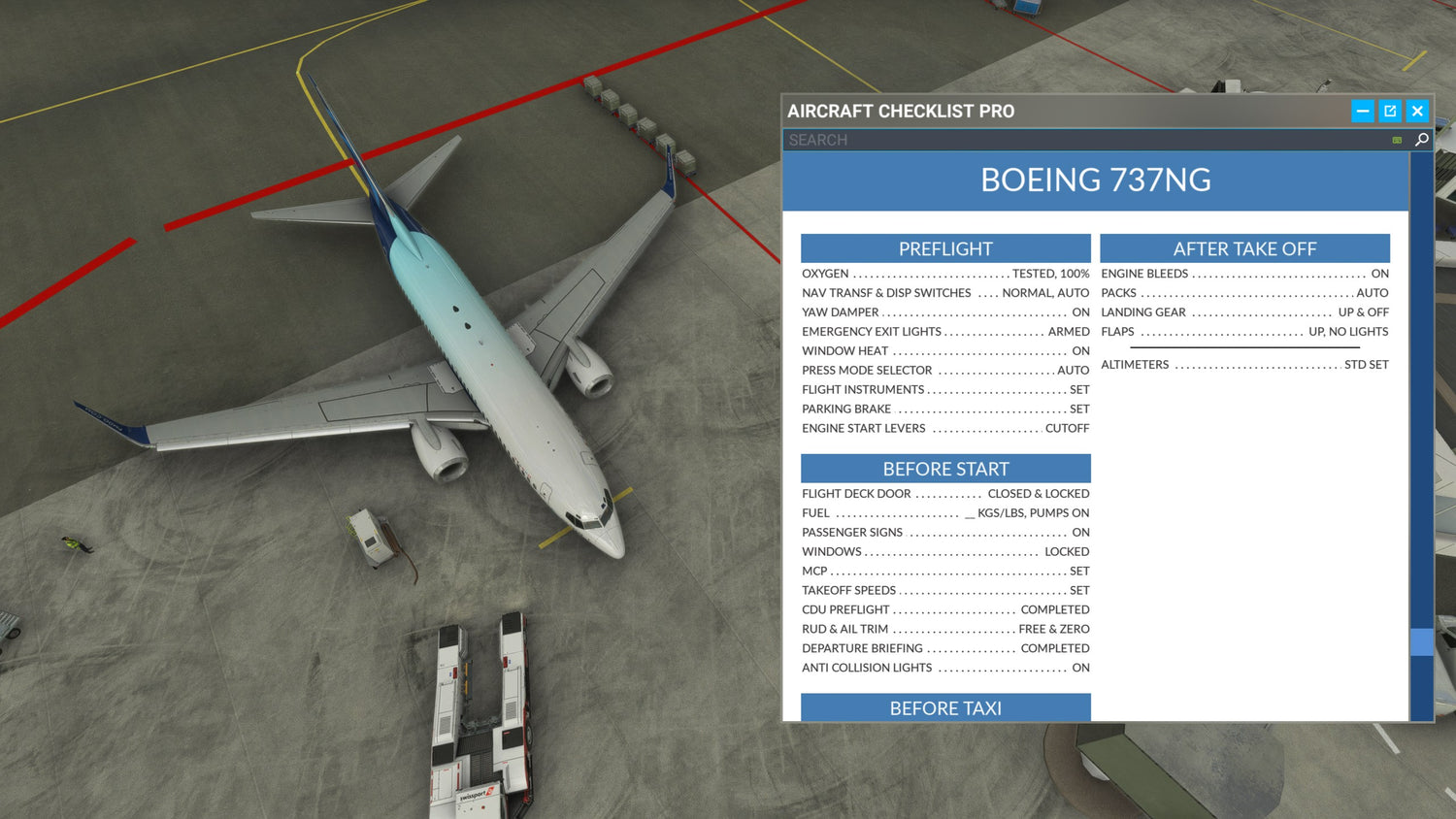
Task: Mark ANTI COLLISION LIGHTS ON complete
Action: coord(945,668)
